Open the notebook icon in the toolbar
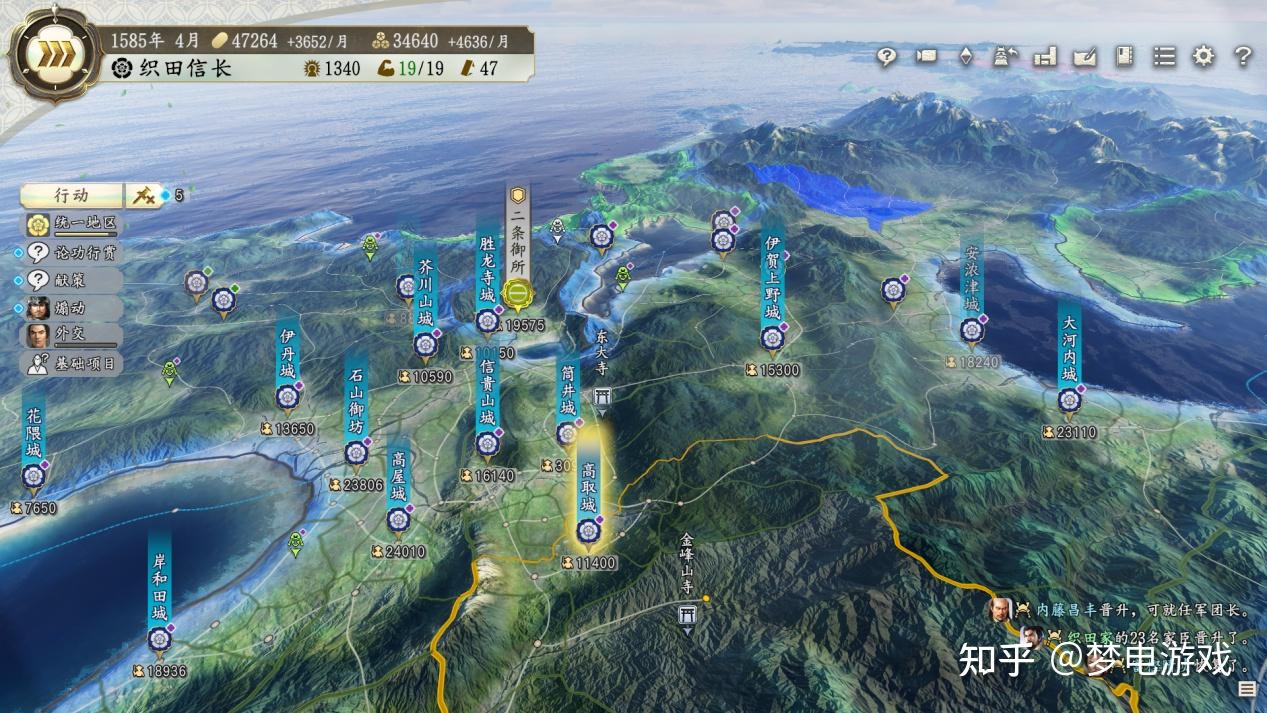Viewport: 1267px width, 713px height. coord(1124,56)
